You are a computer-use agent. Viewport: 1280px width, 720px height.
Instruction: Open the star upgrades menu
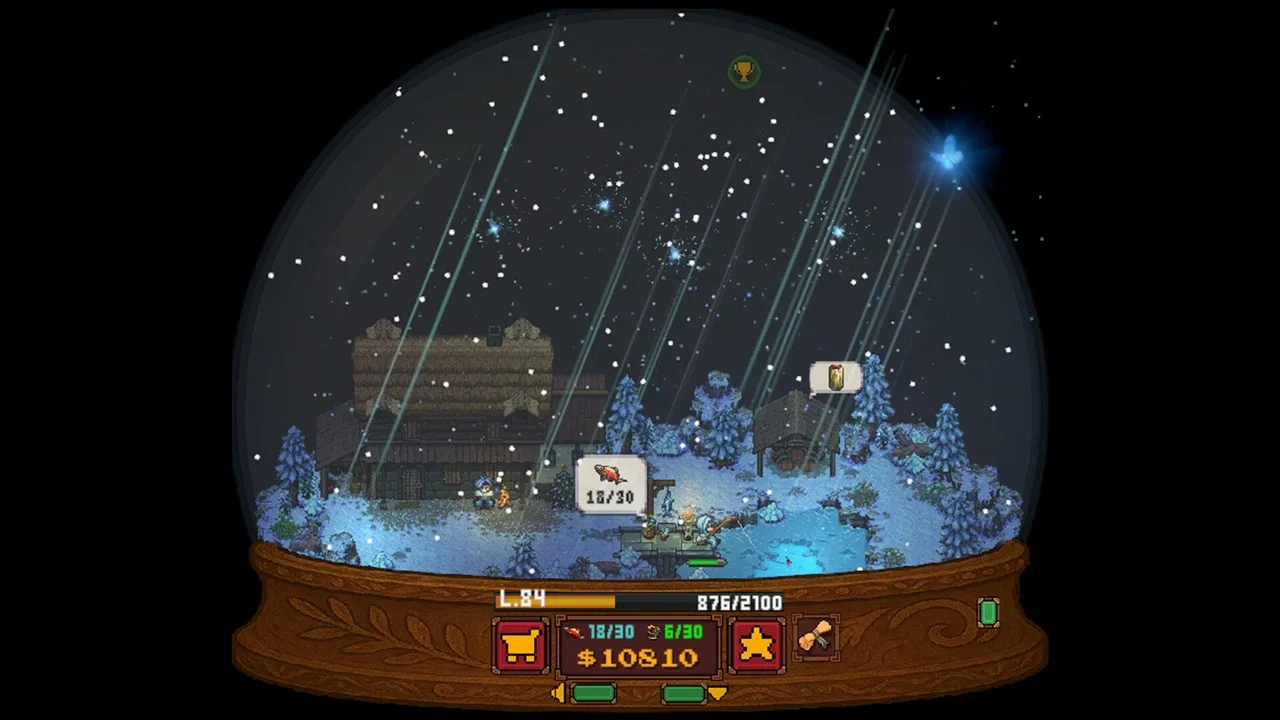click(x=757, y=645)
